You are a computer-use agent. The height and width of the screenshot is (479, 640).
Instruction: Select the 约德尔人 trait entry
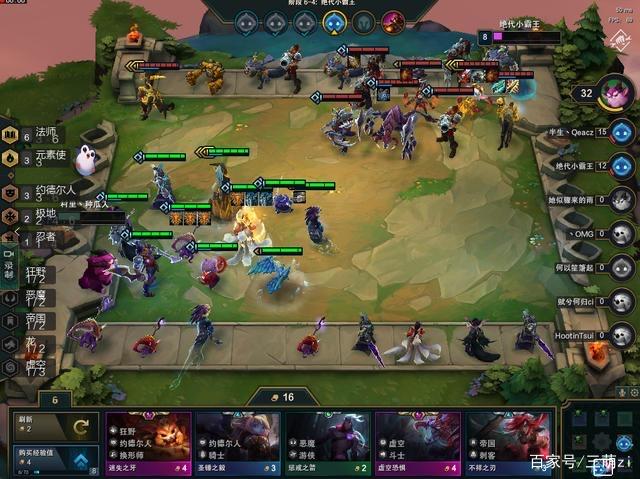pyautogui.click(x=48, y=191)
